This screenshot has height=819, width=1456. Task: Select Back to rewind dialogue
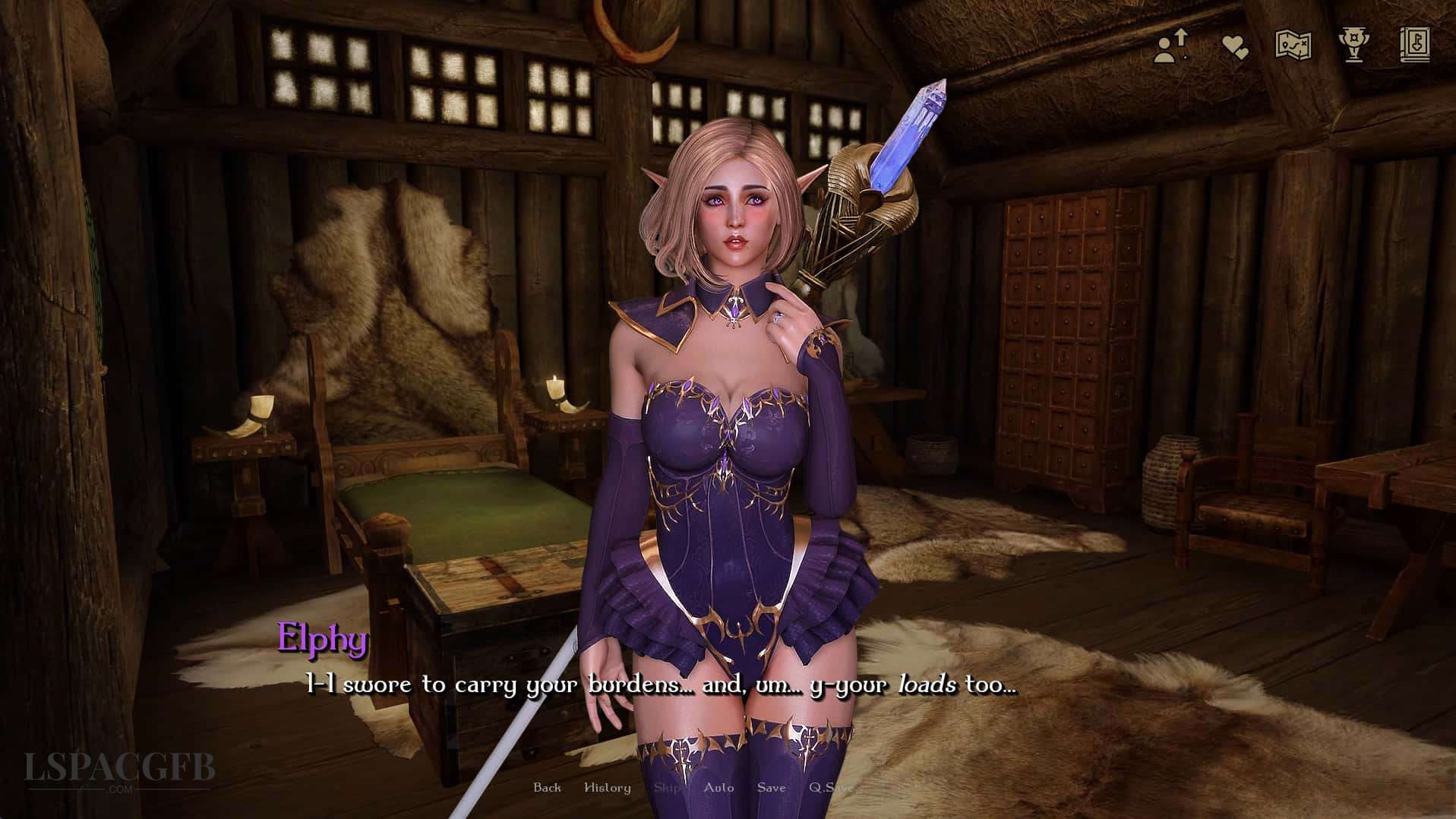coord(548,788)
